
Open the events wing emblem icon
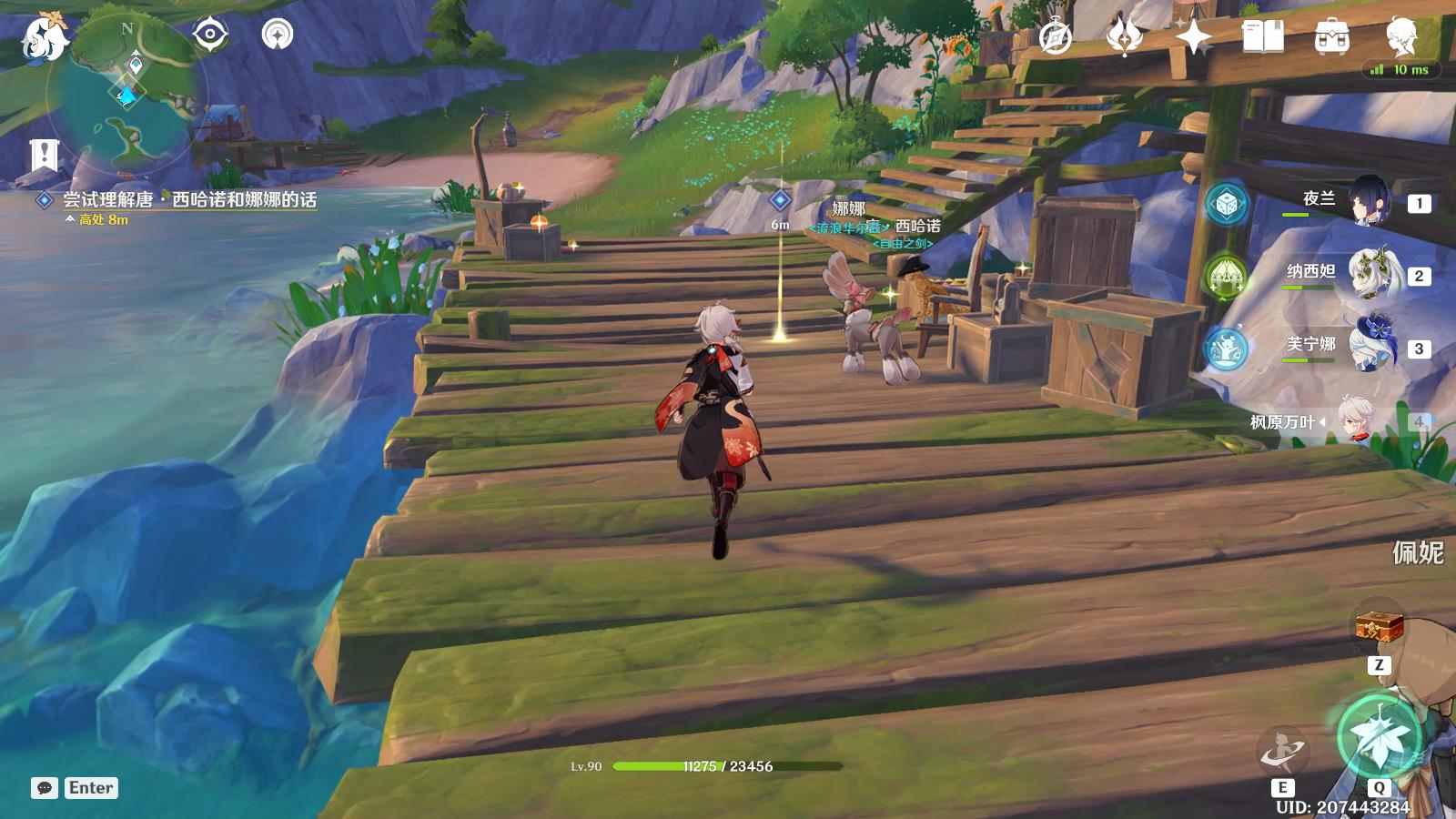pyautogui.click(x=1125, y=36)
